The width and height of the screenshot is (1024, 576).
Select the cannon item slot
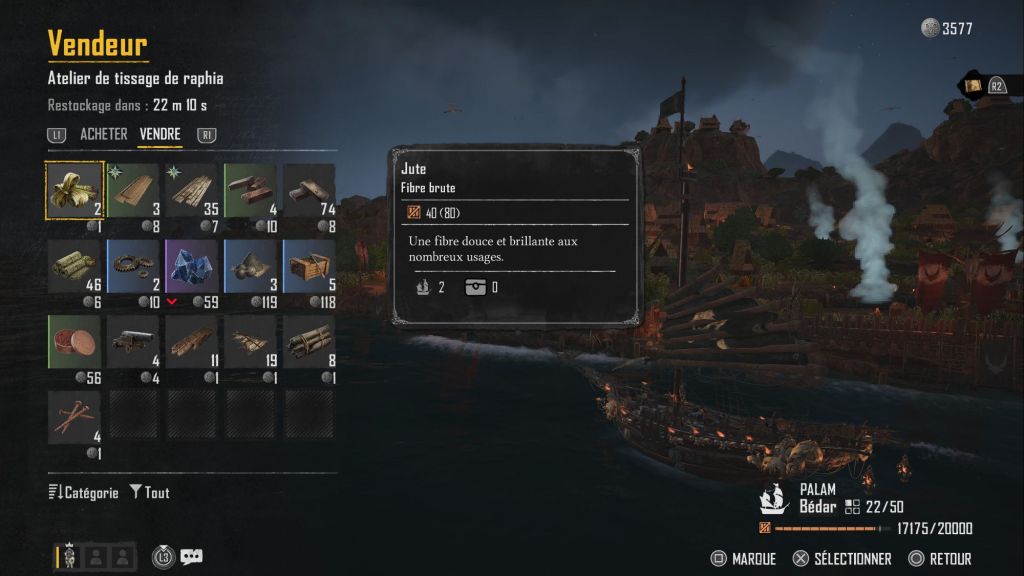(x=134, y=343)
